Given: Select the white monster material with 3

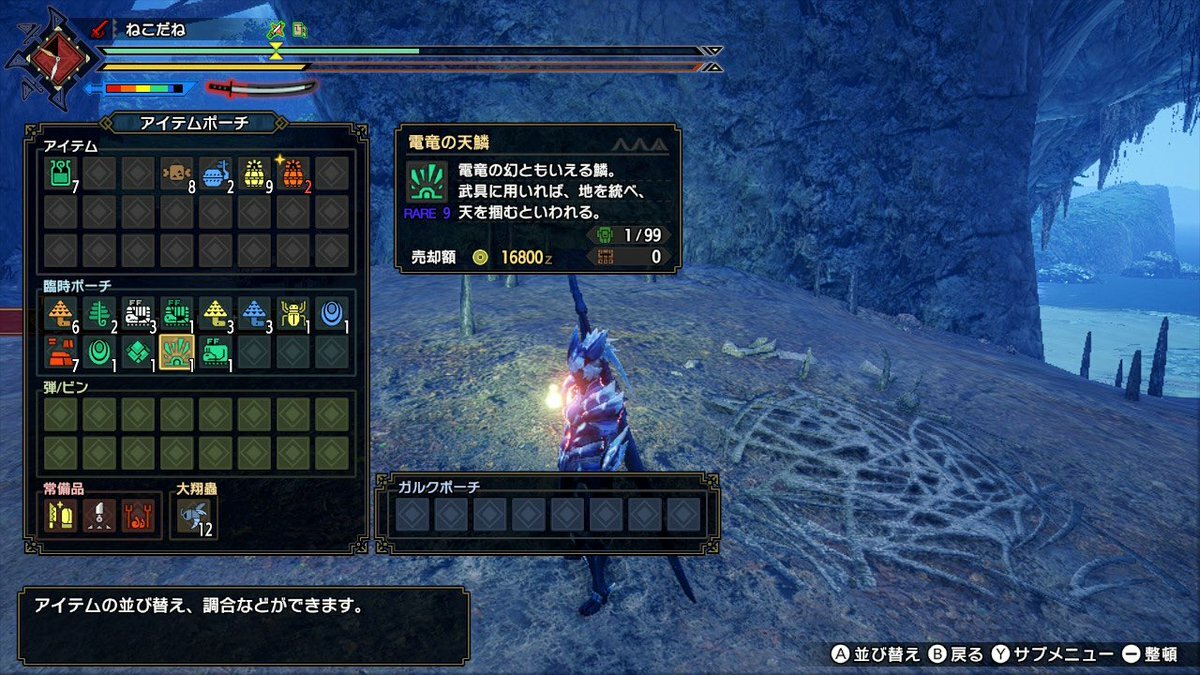Looking at the screenshot, I should click(x=138, y=314).
